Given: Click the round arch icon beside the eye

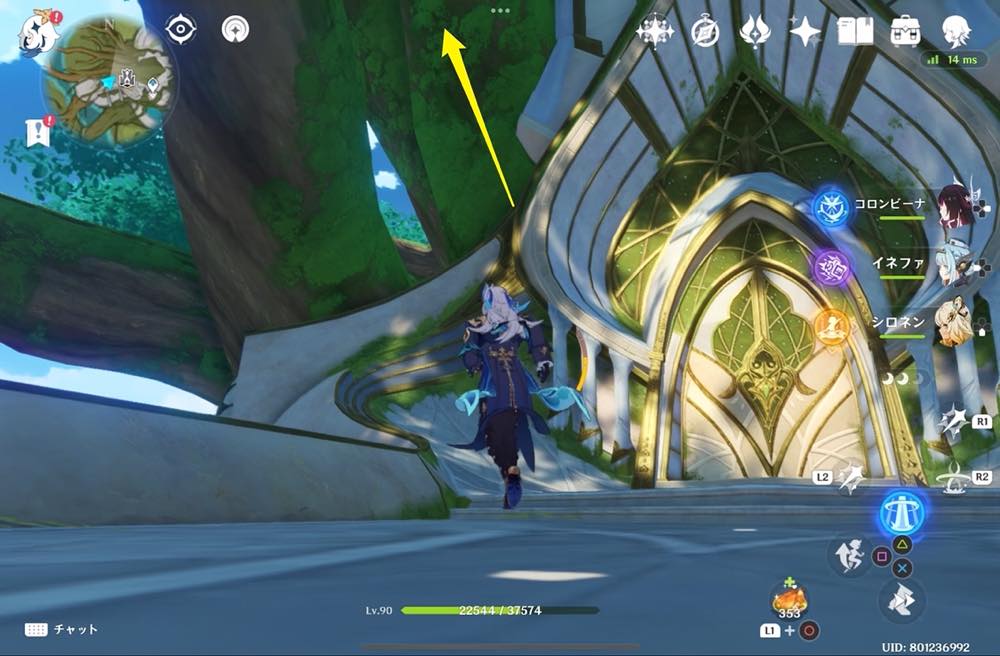Looking at the screenshot, I should pyautogui.click(x=235, y=29).
